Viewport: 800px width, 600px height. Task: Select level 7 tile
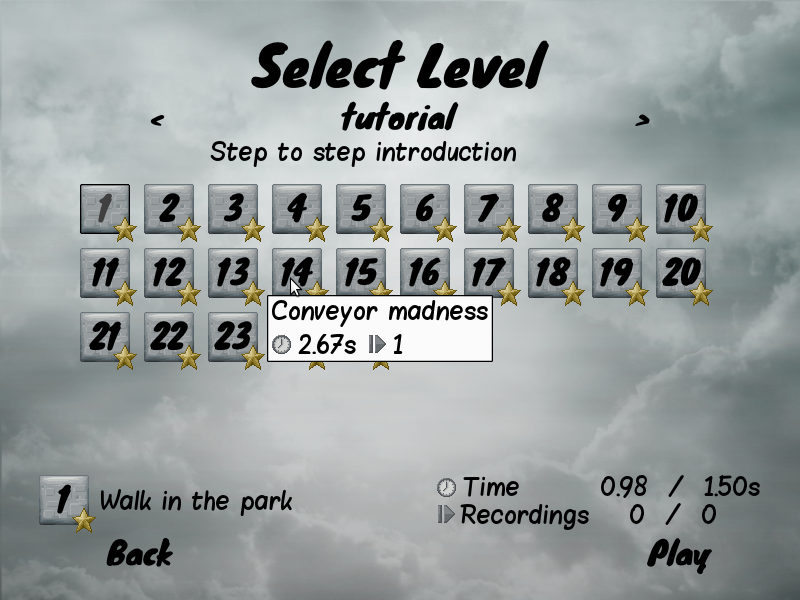coord(488,209)
